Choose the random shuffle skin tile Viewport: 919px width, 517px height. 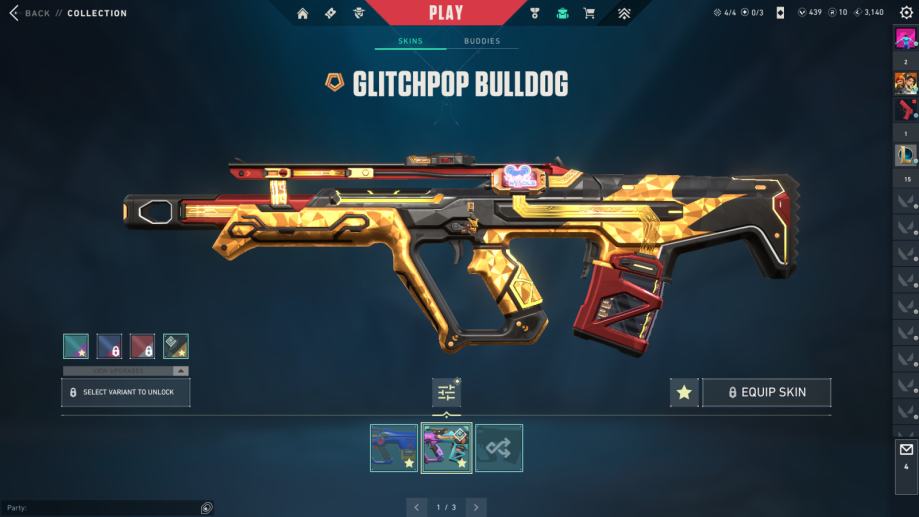pos(499,447)
